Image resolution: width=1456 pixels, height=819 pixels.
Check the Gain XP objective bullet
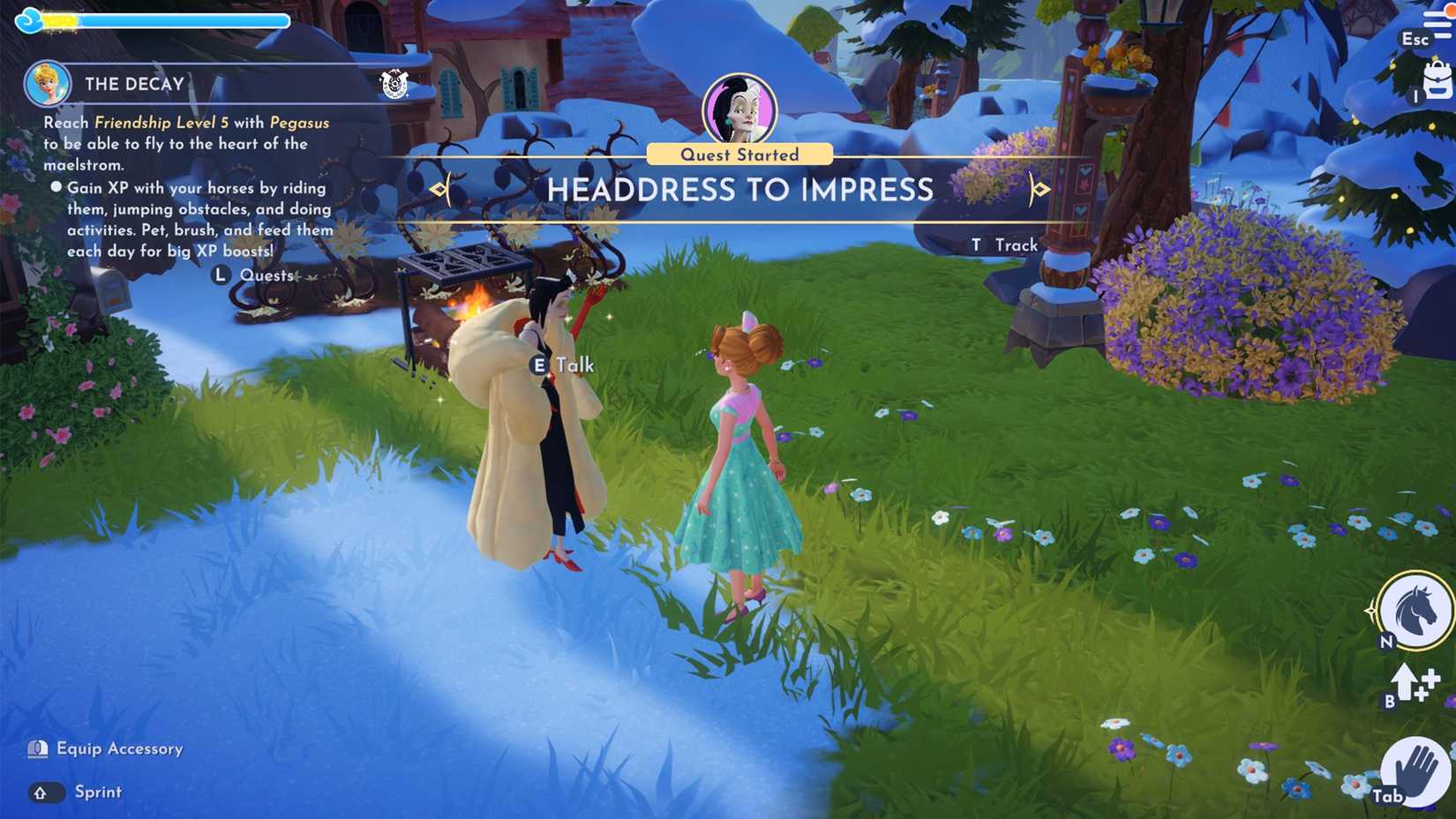(56, 186)
